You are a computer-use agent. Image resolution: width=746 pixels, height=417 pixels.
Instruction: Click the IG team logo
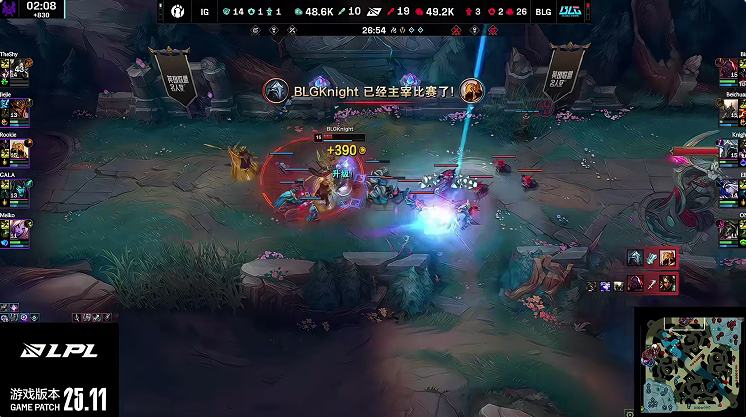[x=174, y=13]
